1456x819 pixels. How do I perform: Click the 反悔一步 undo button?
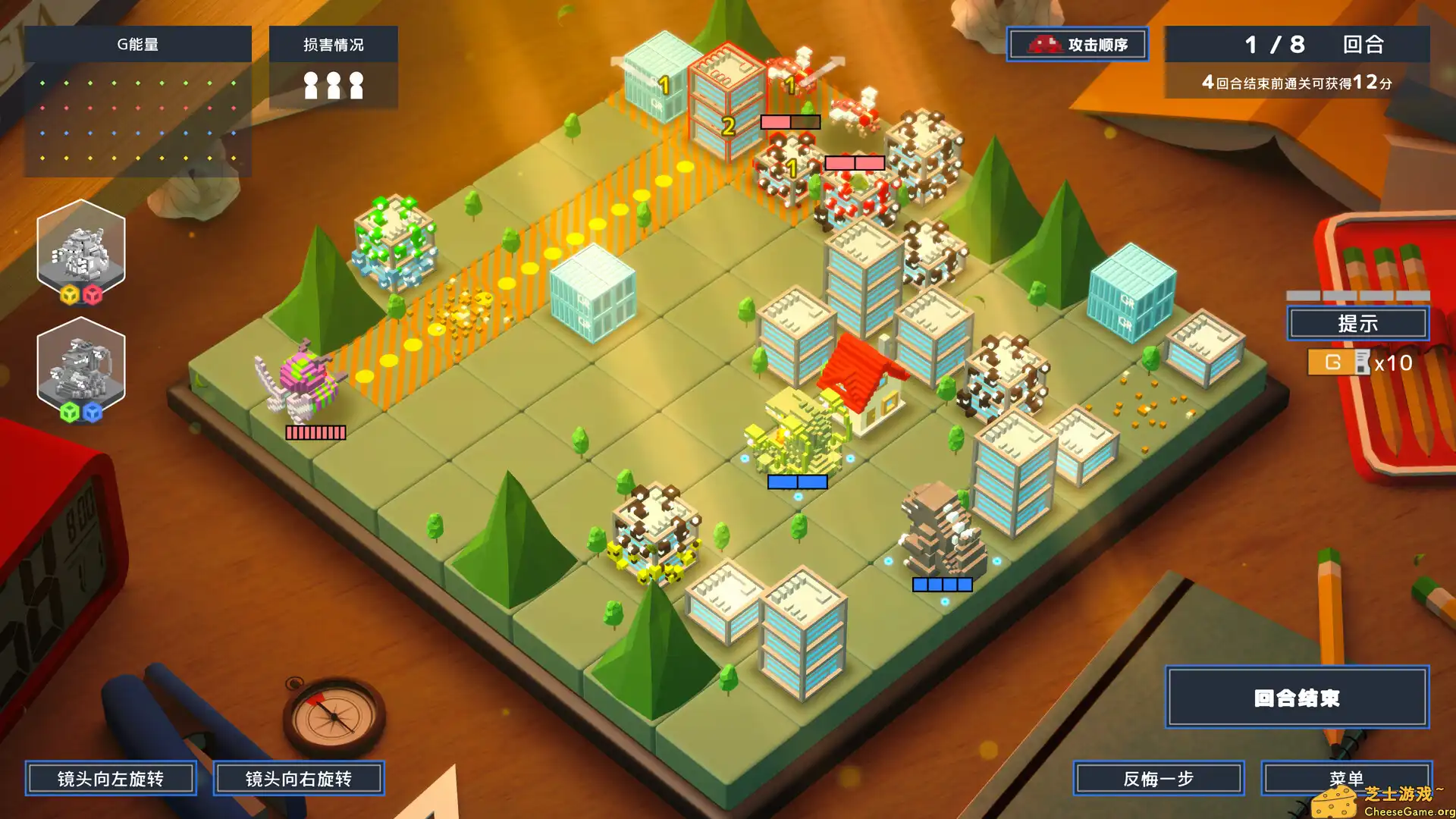(1158, 778)
